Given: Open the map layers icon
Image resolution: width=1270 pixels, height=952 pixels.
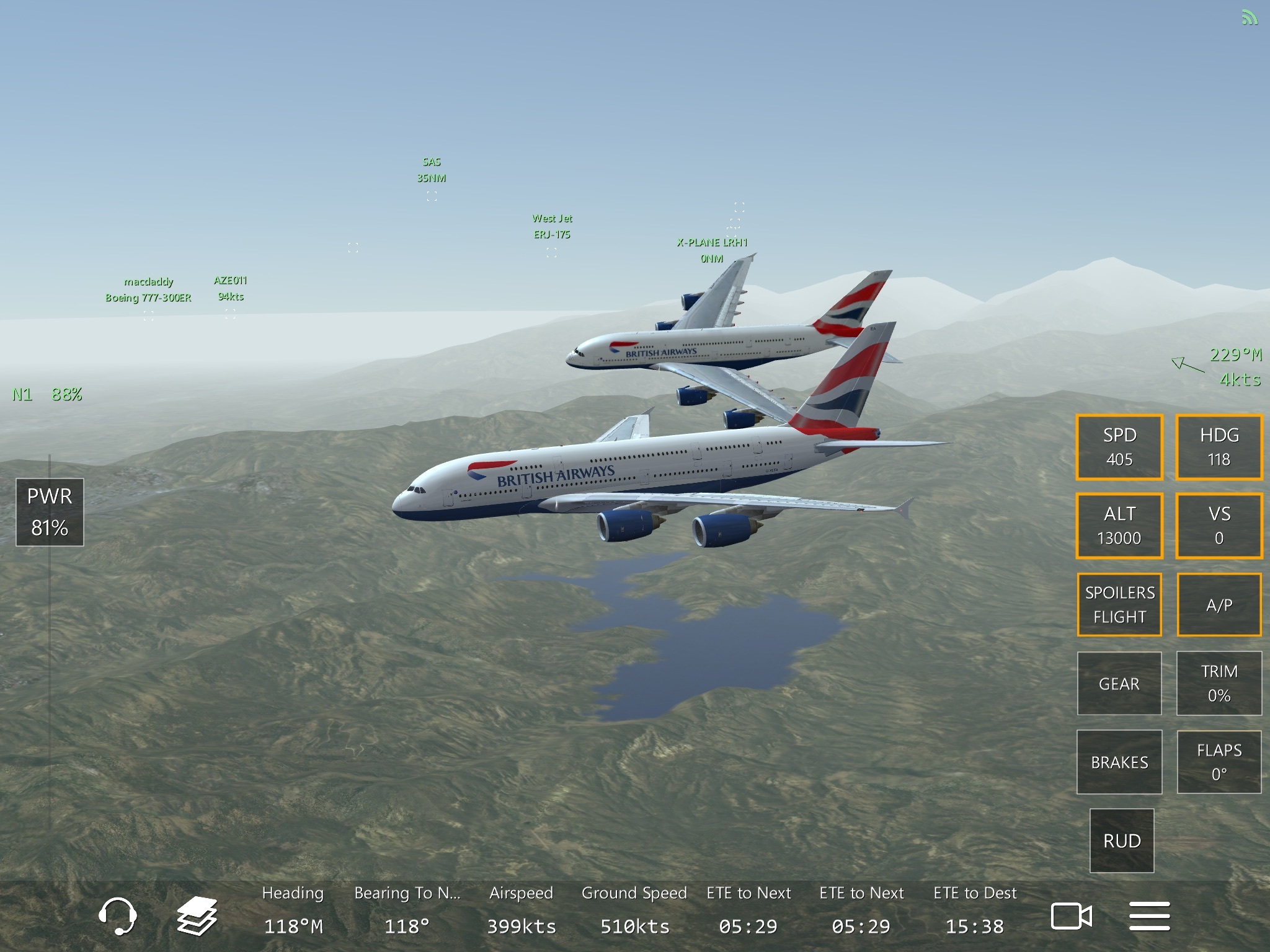Looking at the screenshot, I should coord(197,915).
